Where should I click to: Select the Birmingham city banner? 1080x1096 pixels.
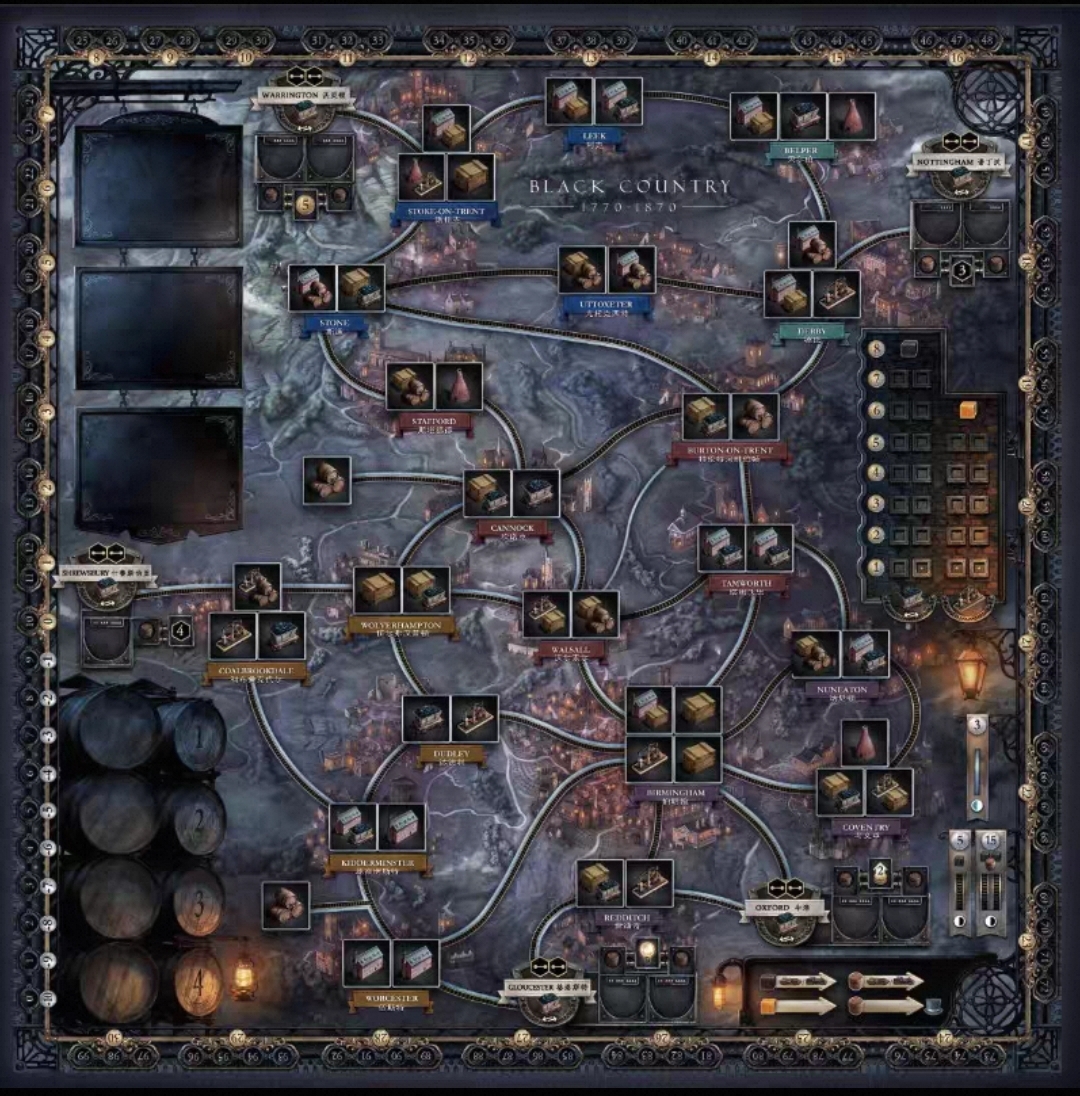pyautogui.click(x=674, y=793)
